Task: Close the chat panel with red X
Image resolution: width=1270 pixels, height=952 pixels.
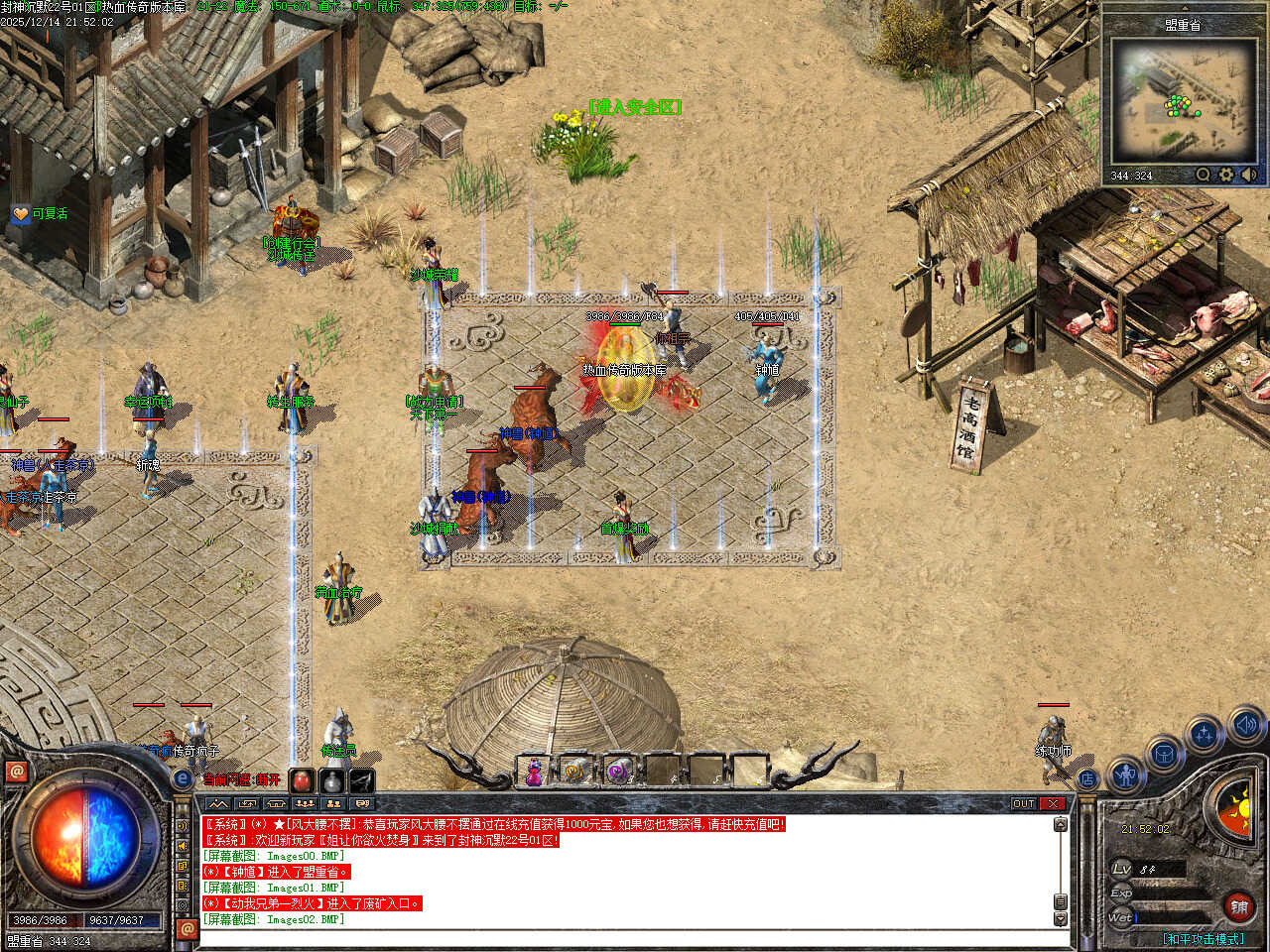Action: point(1053,803)
